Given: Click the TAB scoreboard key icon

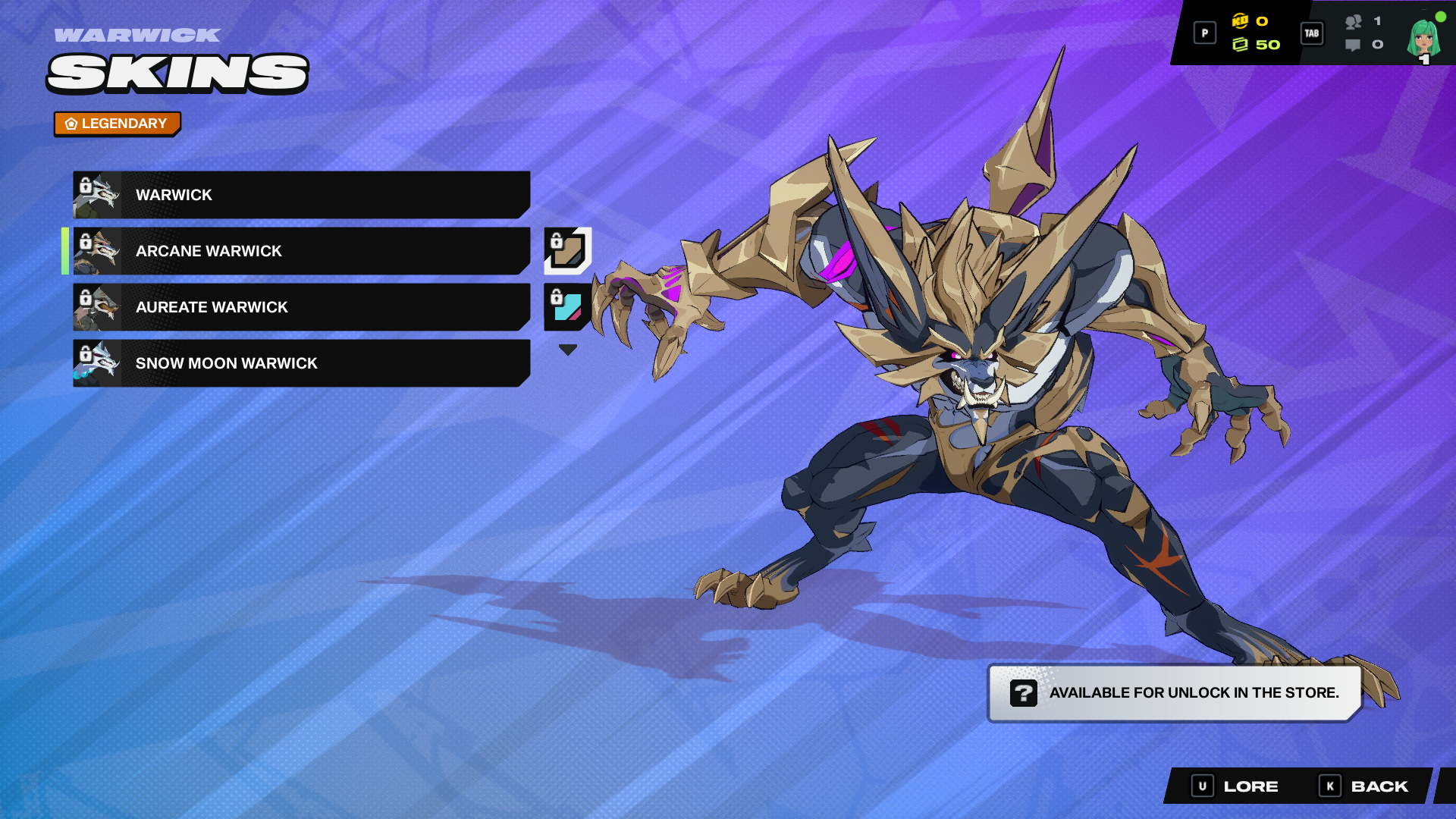Looking at the screenshot, I should tap(1312, 33).
